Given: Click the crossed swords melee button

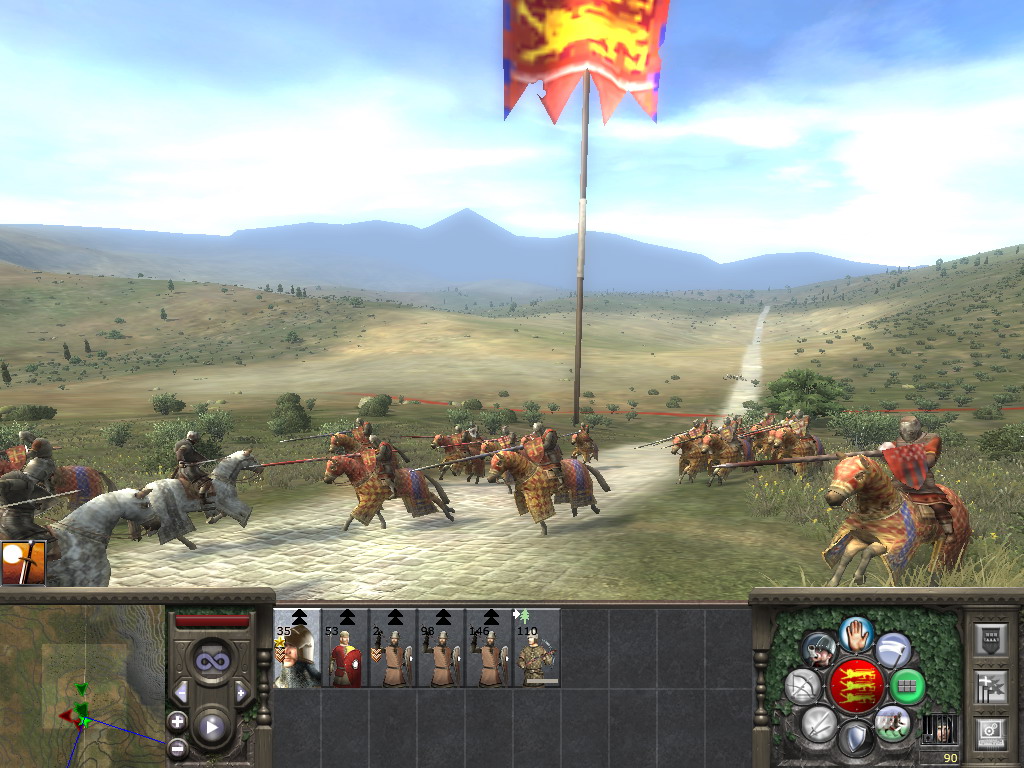Looking at the screenshot, I should click(819, 722).
